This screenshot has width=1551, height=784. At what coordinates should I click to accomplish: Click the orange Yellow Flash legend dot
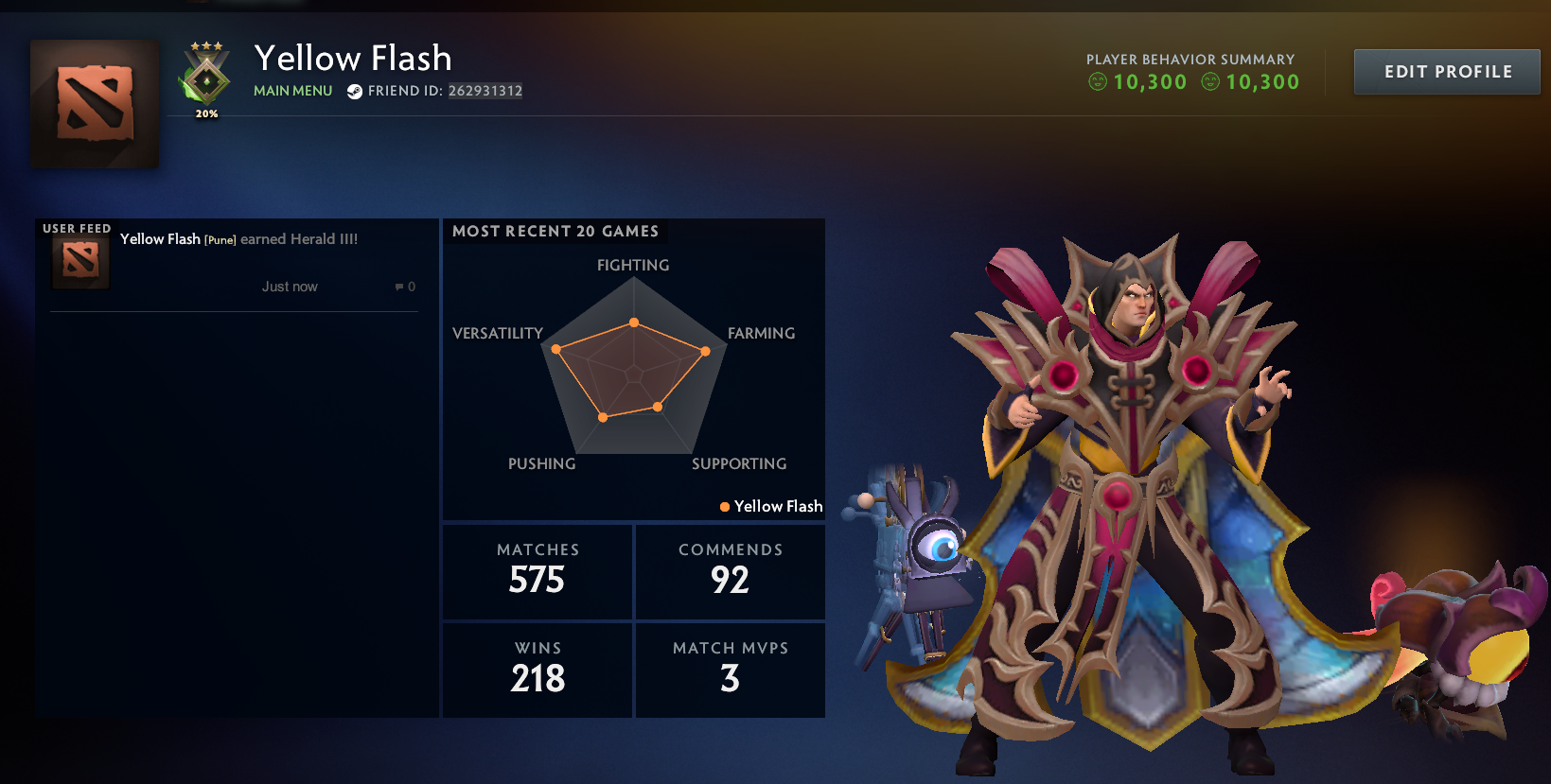724,507
